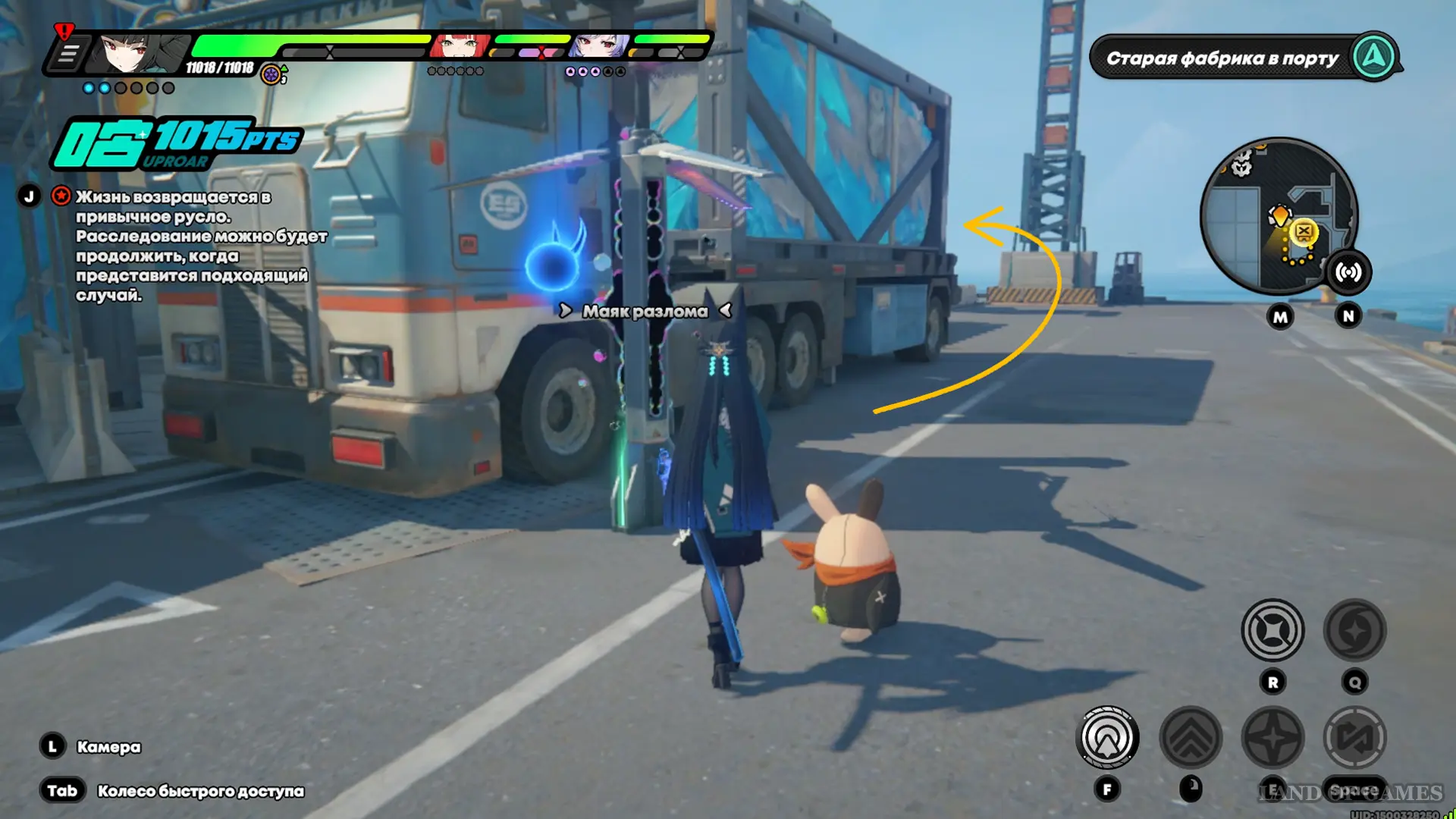Open the main menu hamburger icon
The height and width of the screenshot is (819, 1456).
(x=68, y=55)
